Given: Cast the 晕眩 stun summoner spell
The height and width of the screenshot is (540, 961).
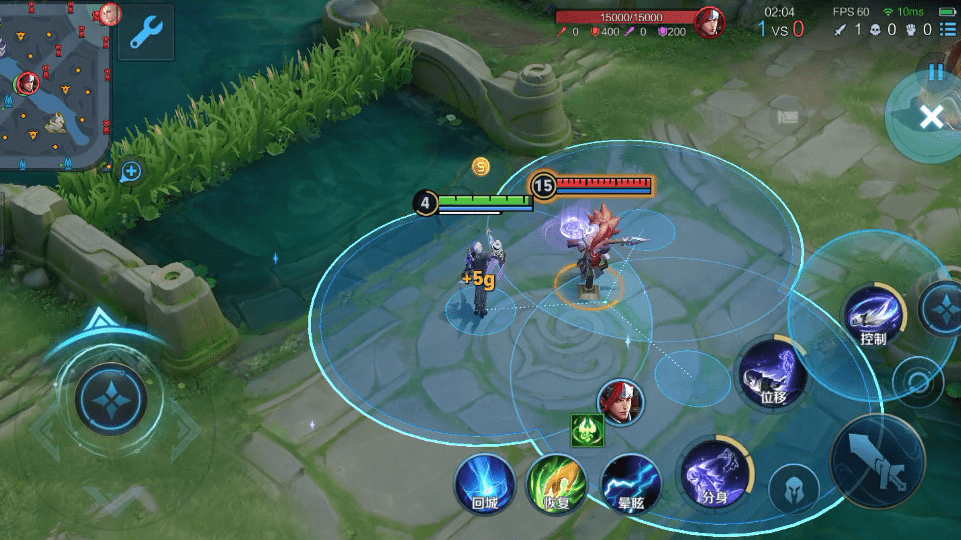Looking at the screenshot, I should [631, 484].
